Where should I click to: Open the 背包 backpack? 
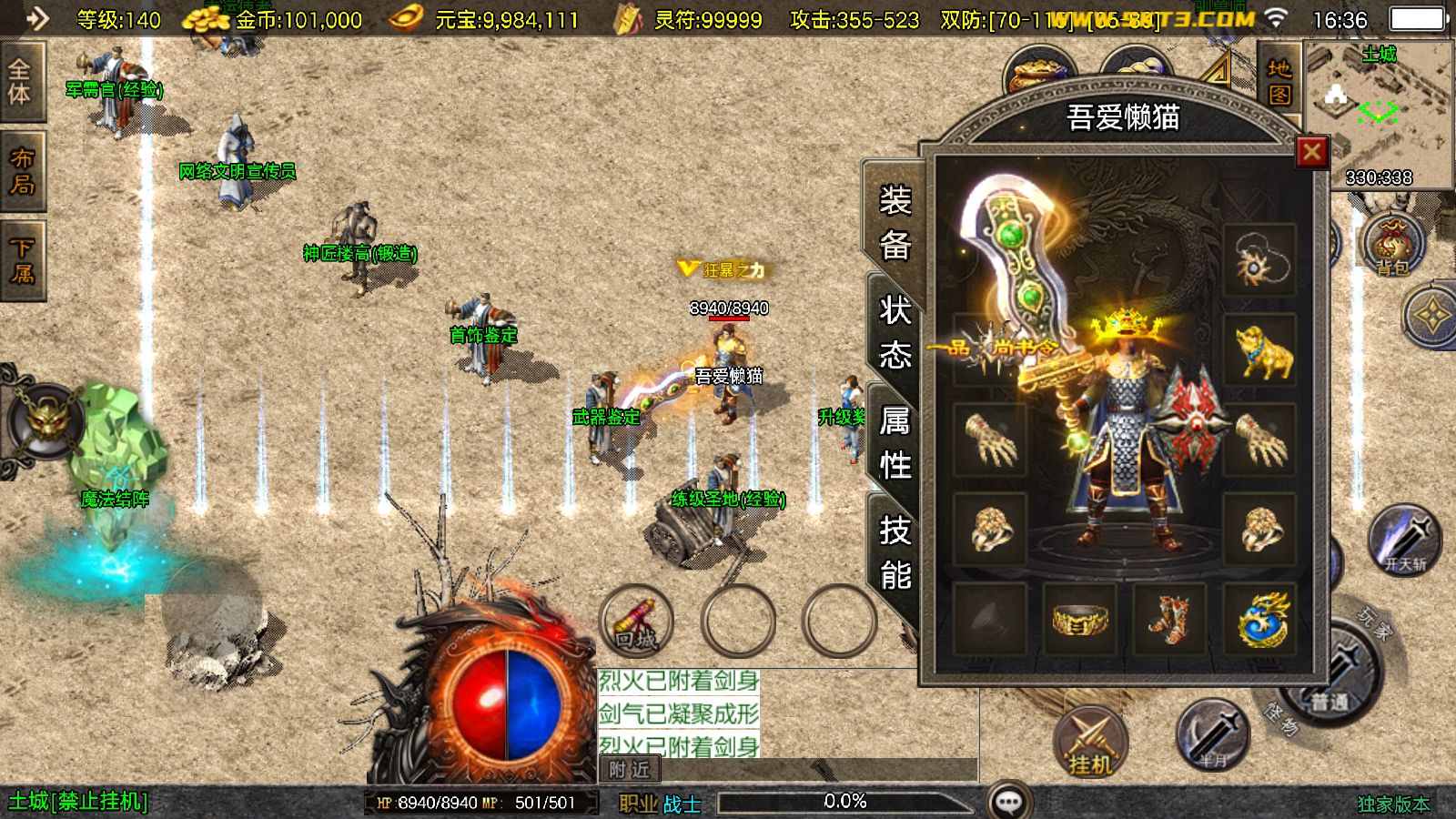point(1392,244)
